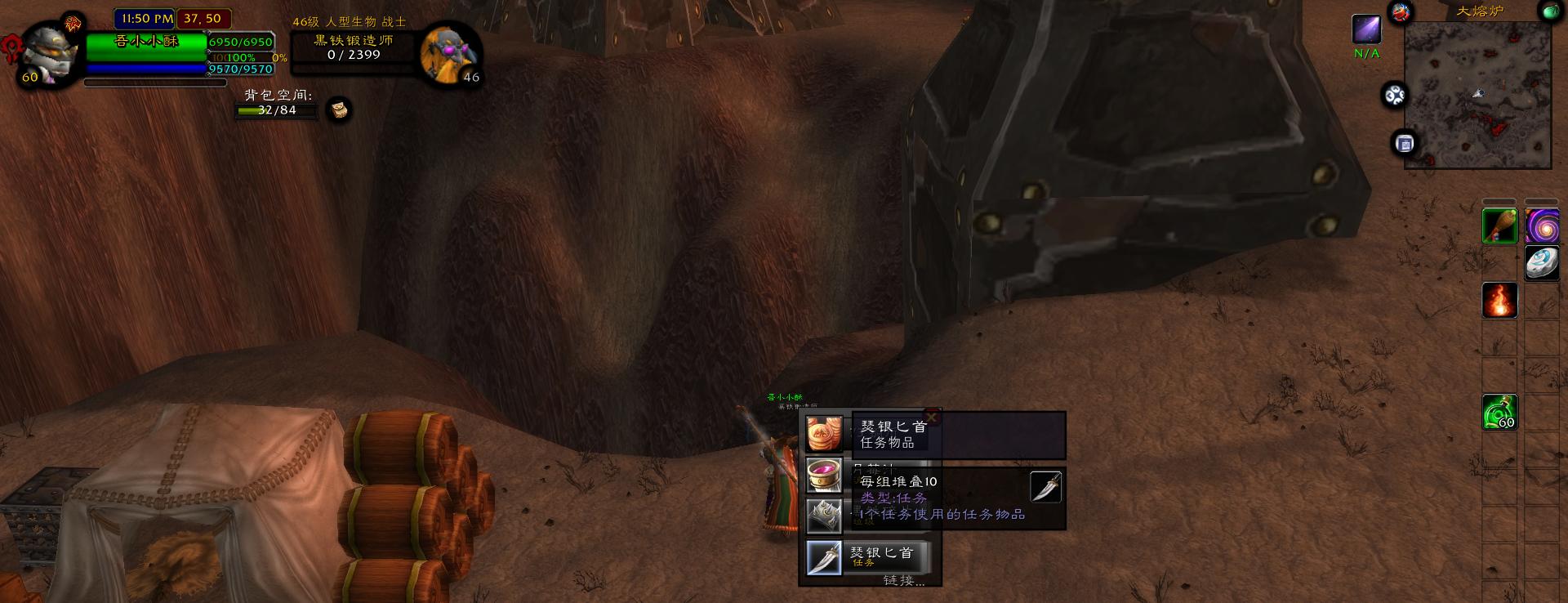Activate the purple spiral ability
The width and height of the screenshot is (1568, 603).
(1541, 226)
